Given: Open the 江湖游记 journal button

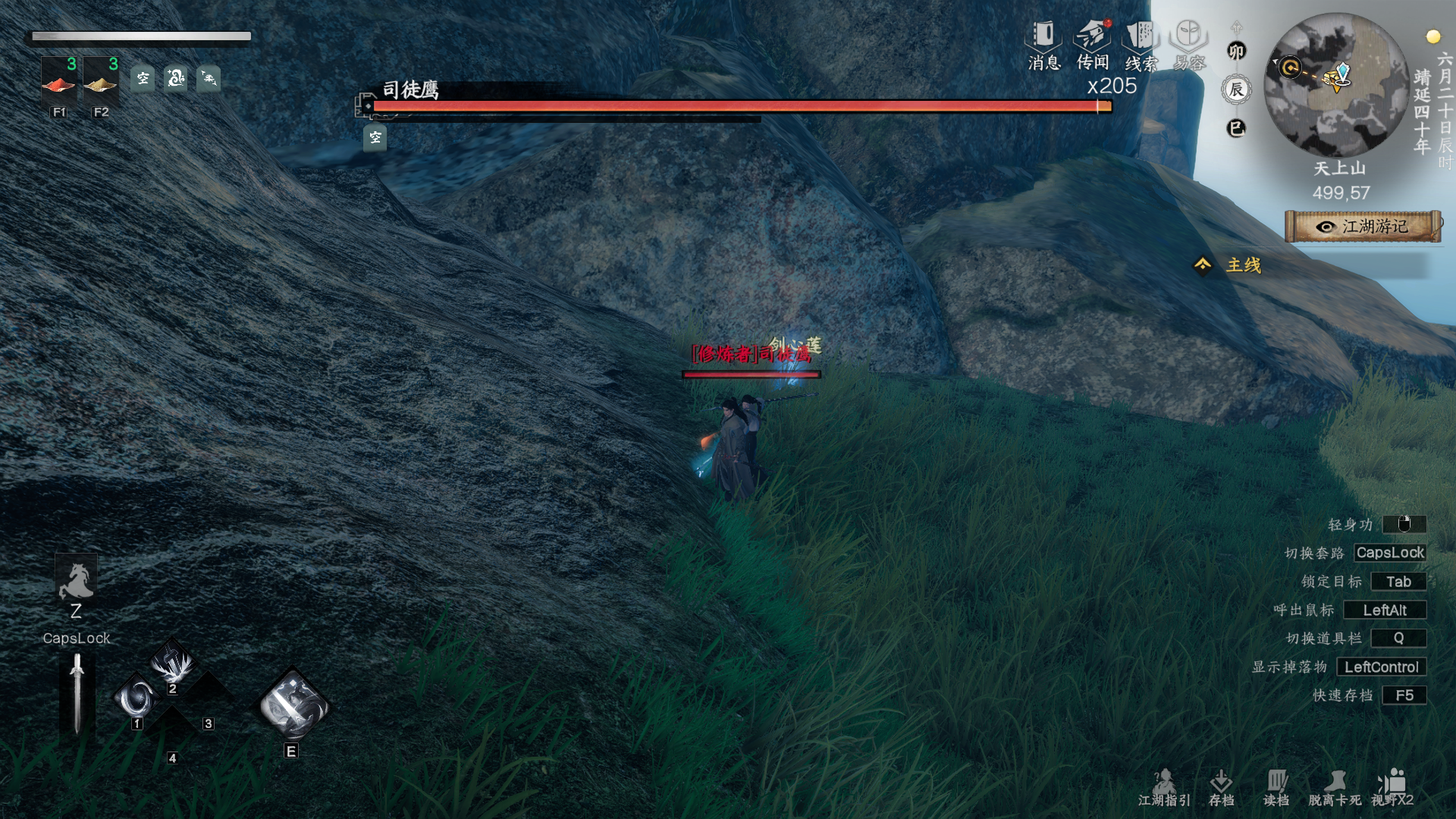Looking at the screenshot, I should (x=1363, y=226).
